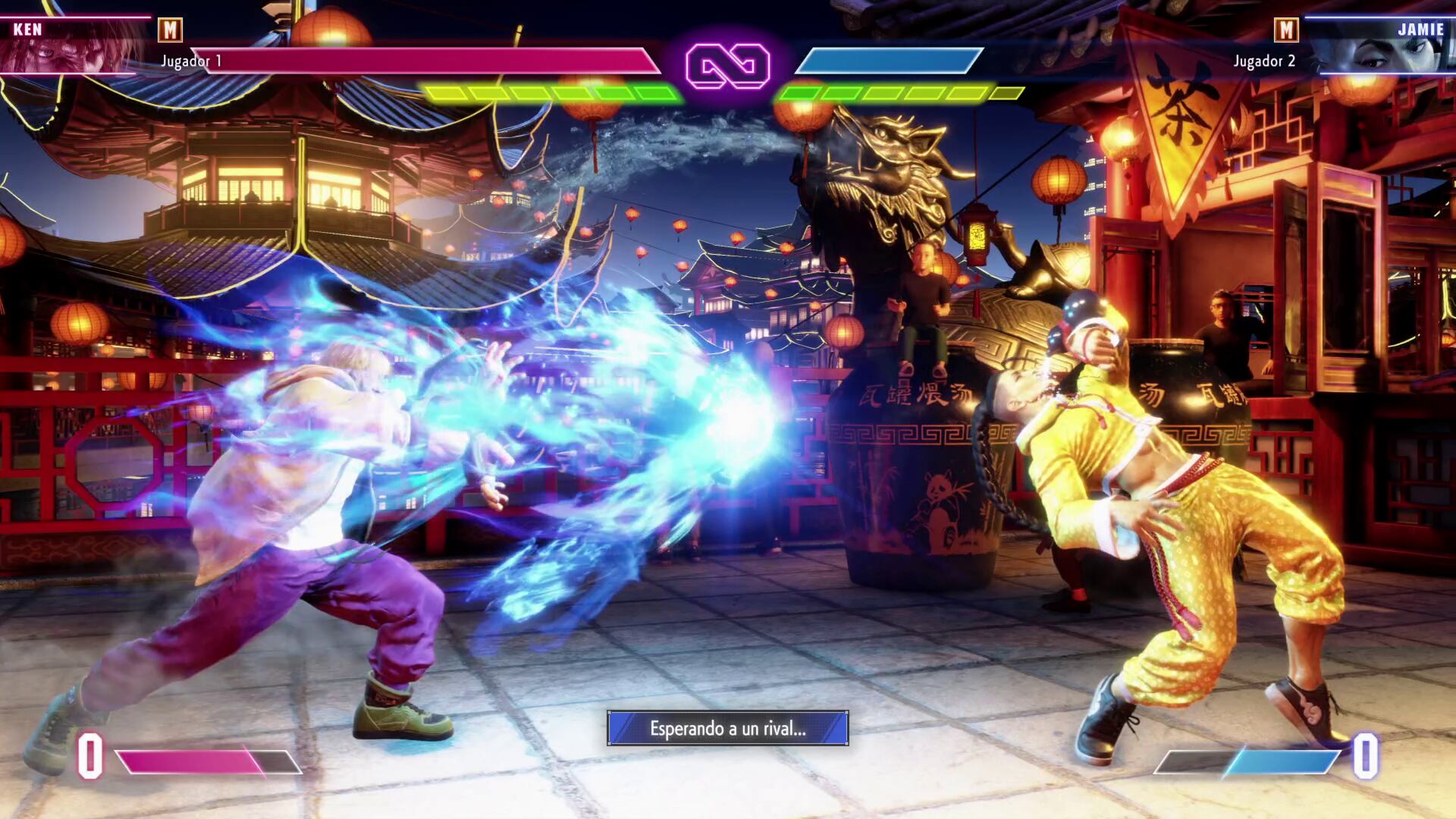Click Ken's character portrait
This screenshot has width=1456, height=819.
[x=72, y=45]
